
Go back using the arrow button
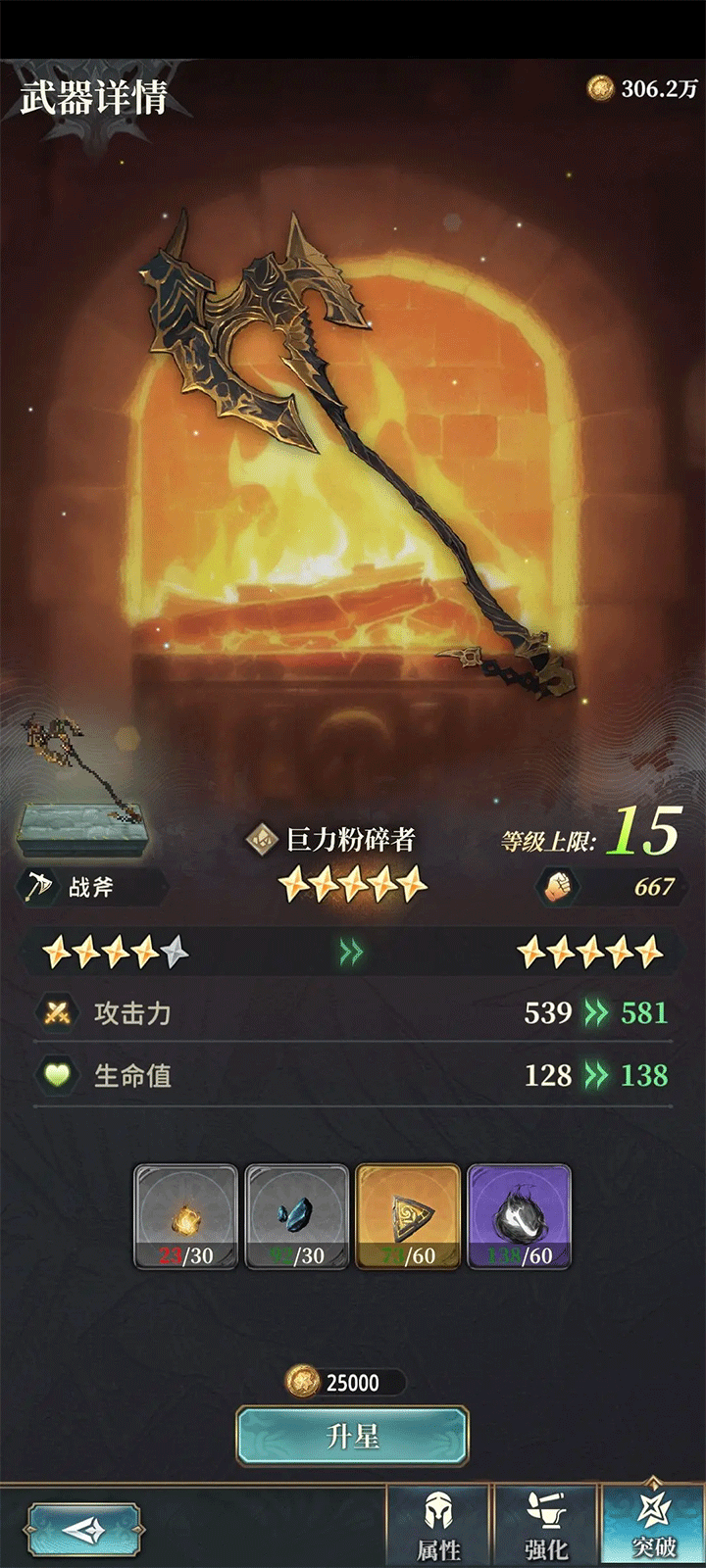coord(84,1529)
